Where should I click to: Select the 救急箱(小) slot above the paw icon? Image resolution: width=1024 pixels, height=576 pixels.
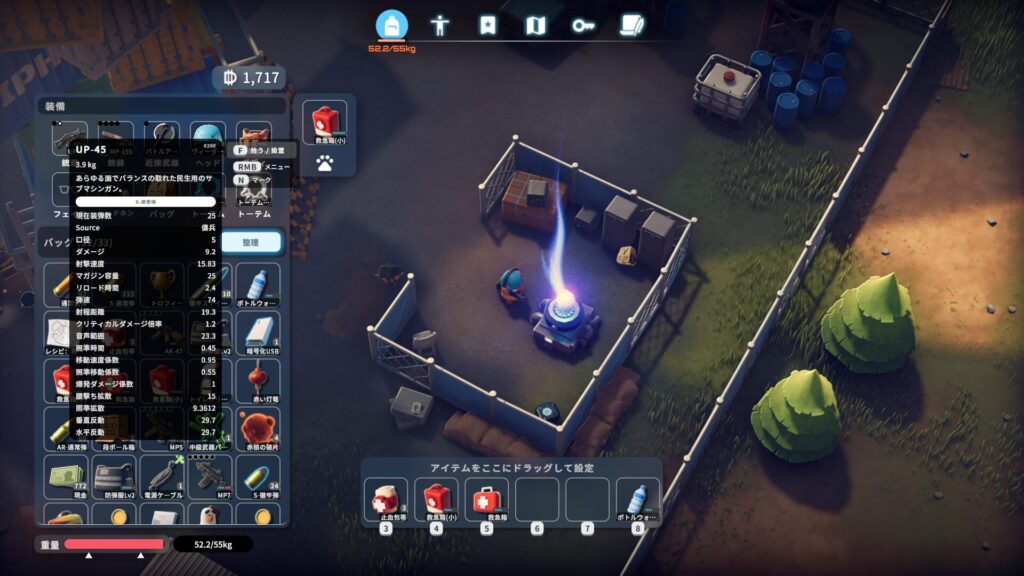tap(324, 121)
